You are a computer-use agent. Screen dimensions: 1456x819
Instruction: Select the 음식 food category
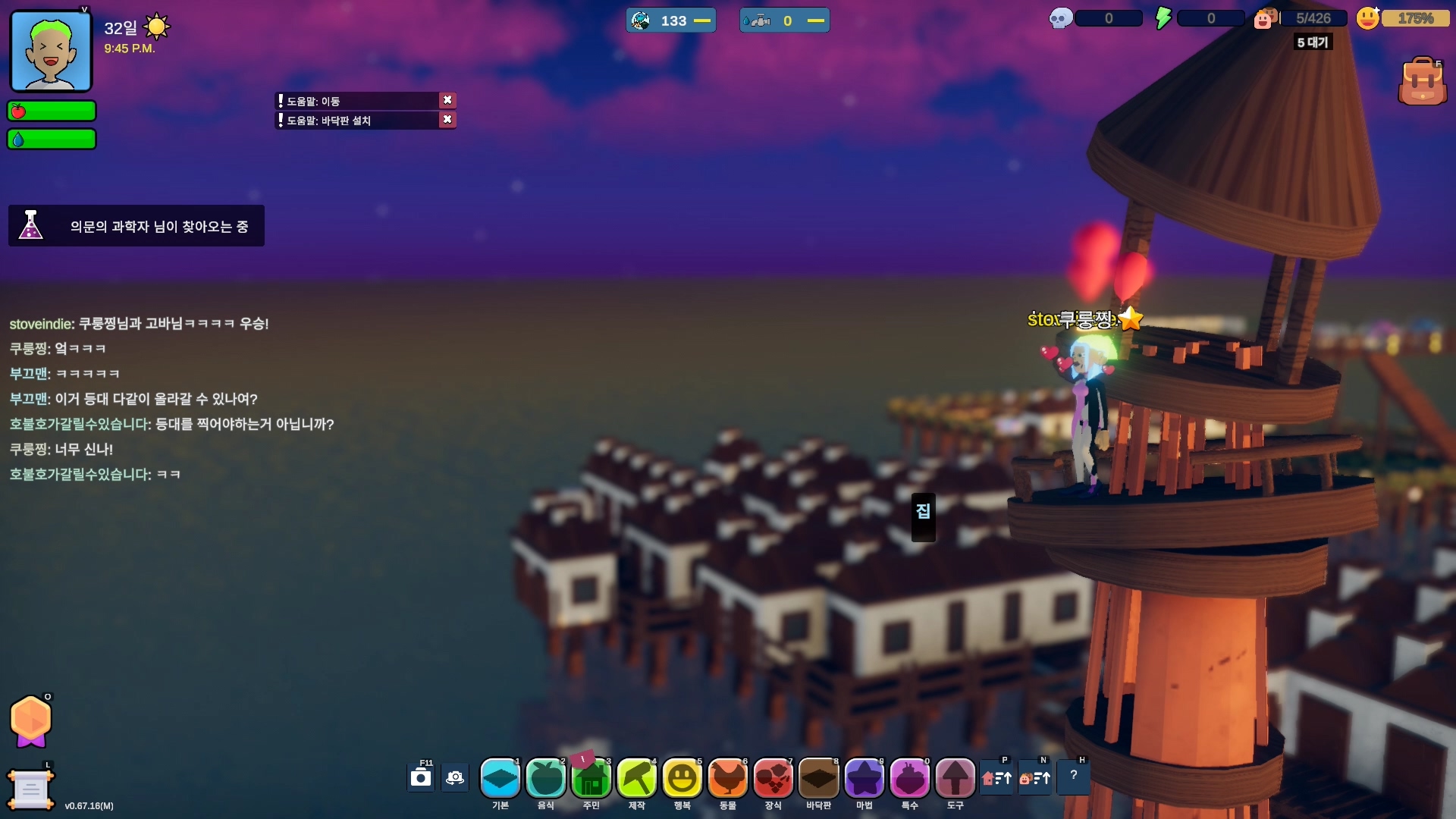coord(546,778)
